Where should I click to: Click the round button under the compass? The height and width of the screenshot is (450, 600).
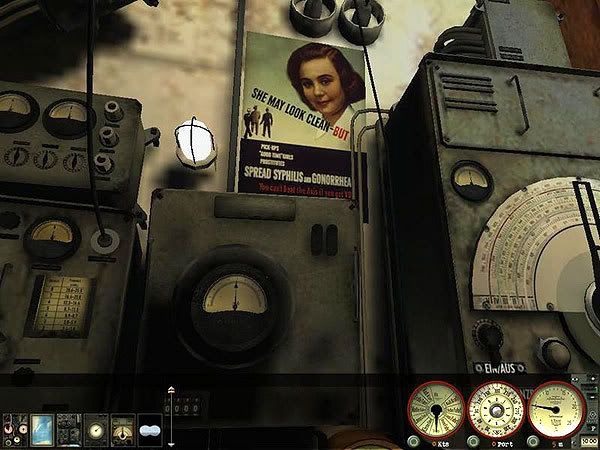coord(472,441)
